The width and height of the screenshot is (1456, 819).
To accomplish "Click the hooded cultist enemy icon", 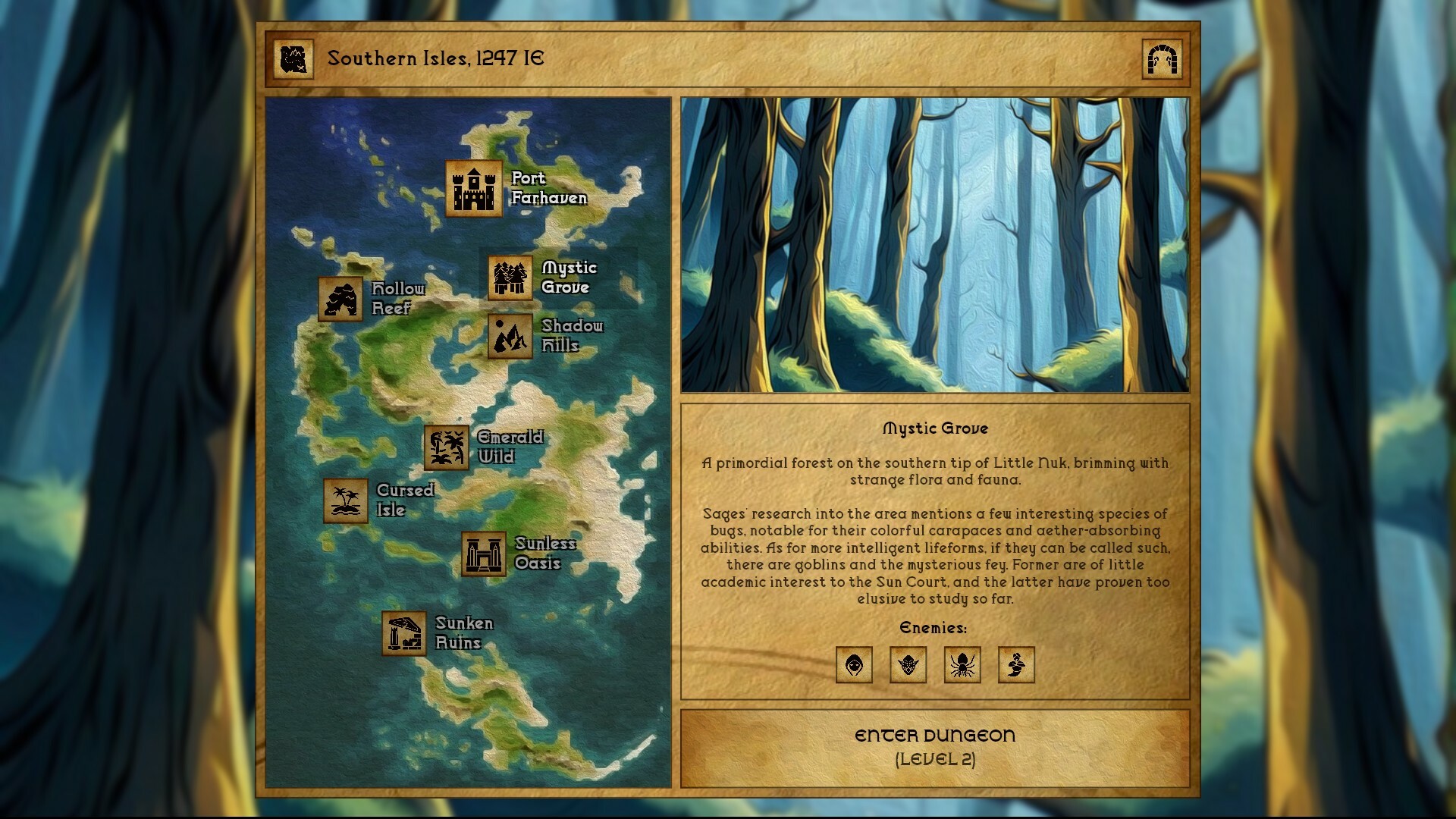I will click(853, 665).
